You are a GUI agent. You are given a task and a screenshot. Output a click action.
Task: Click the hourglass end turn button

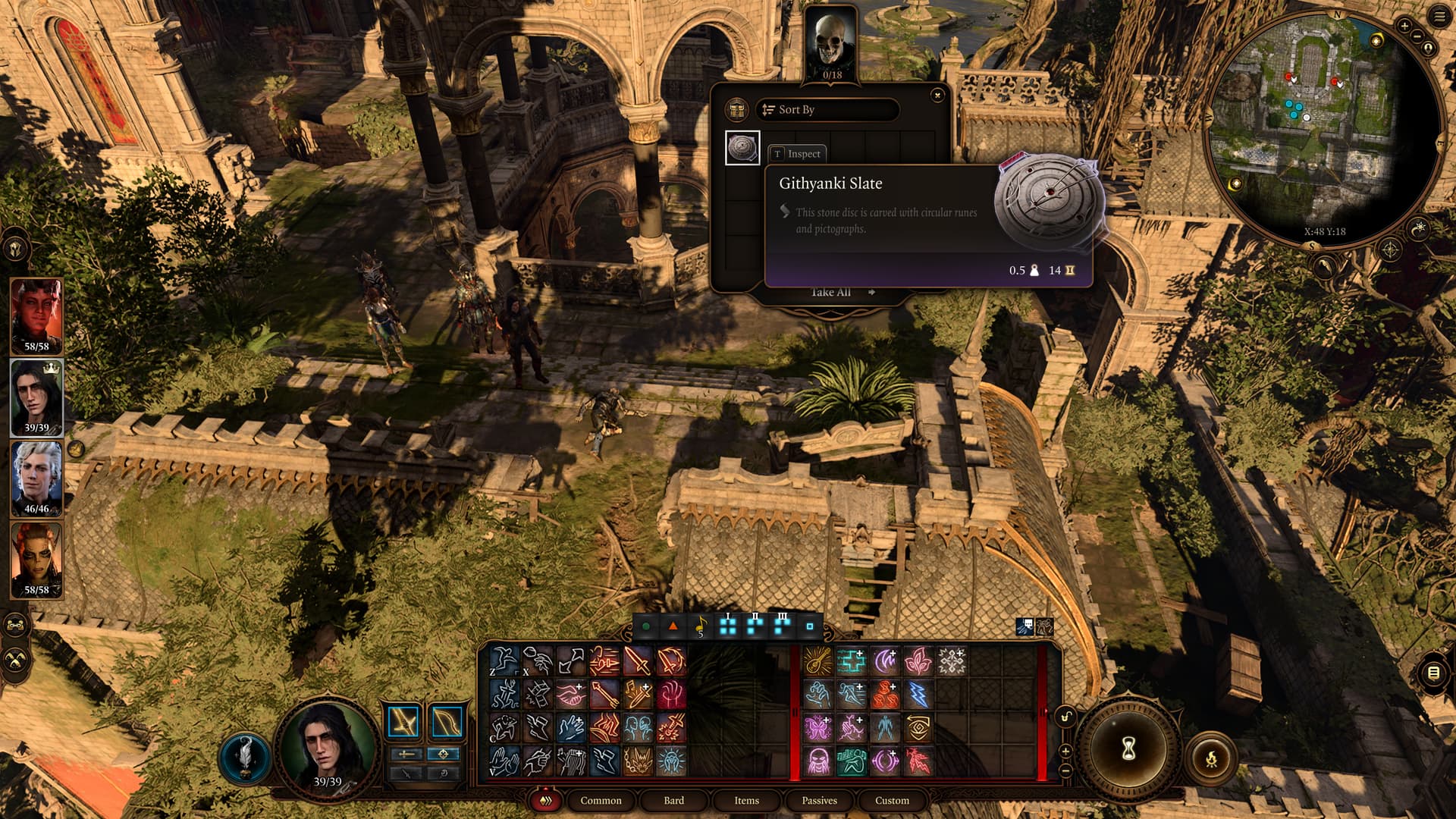tap(1129, 749)
